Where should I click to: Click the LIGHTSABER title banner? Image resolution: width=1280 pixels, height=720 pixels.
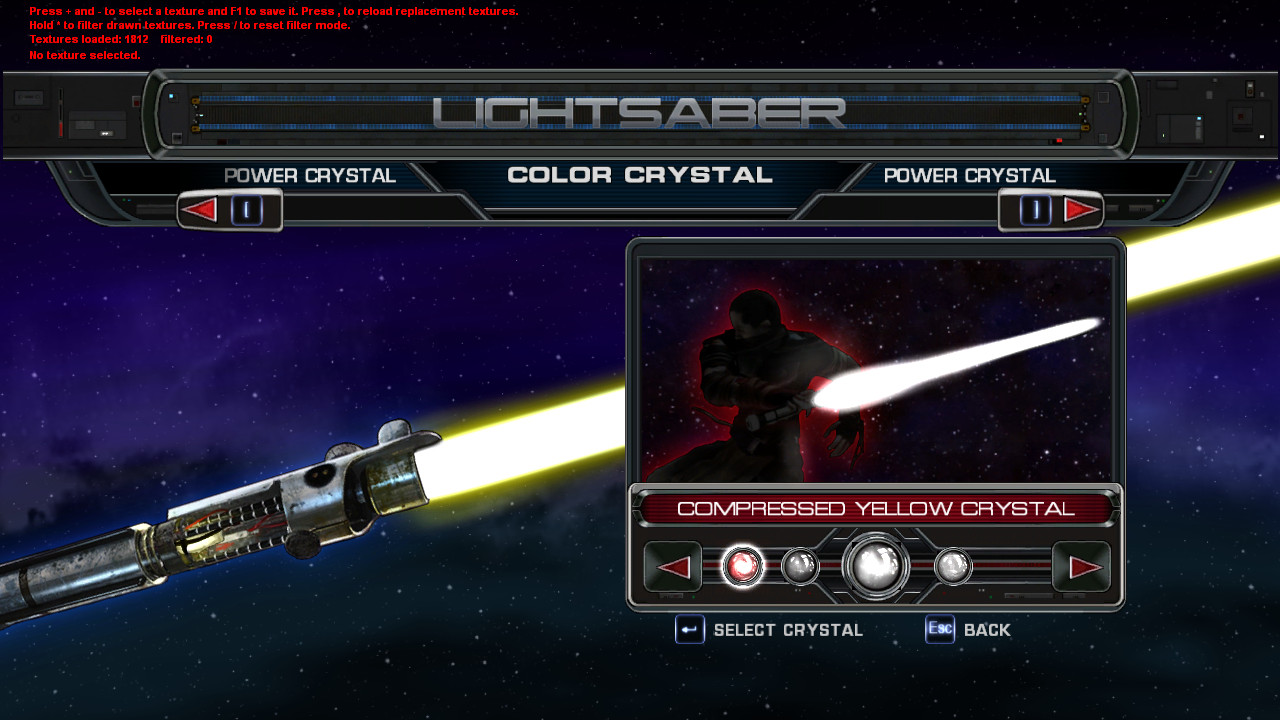640,113
